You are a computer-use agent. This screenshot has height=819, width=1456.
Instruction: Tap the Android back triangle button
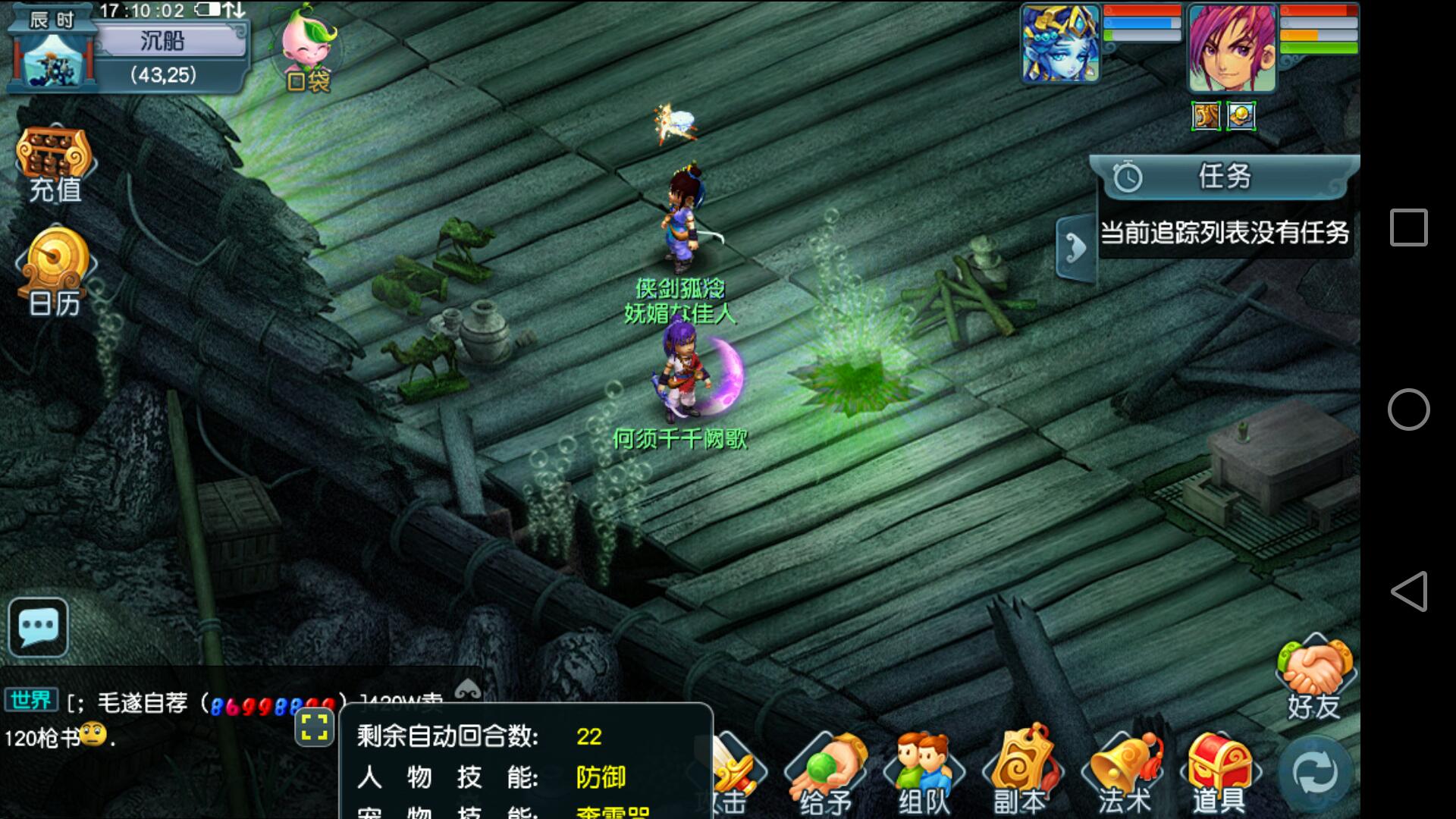pyautogui.click(x=1408, y=591)
